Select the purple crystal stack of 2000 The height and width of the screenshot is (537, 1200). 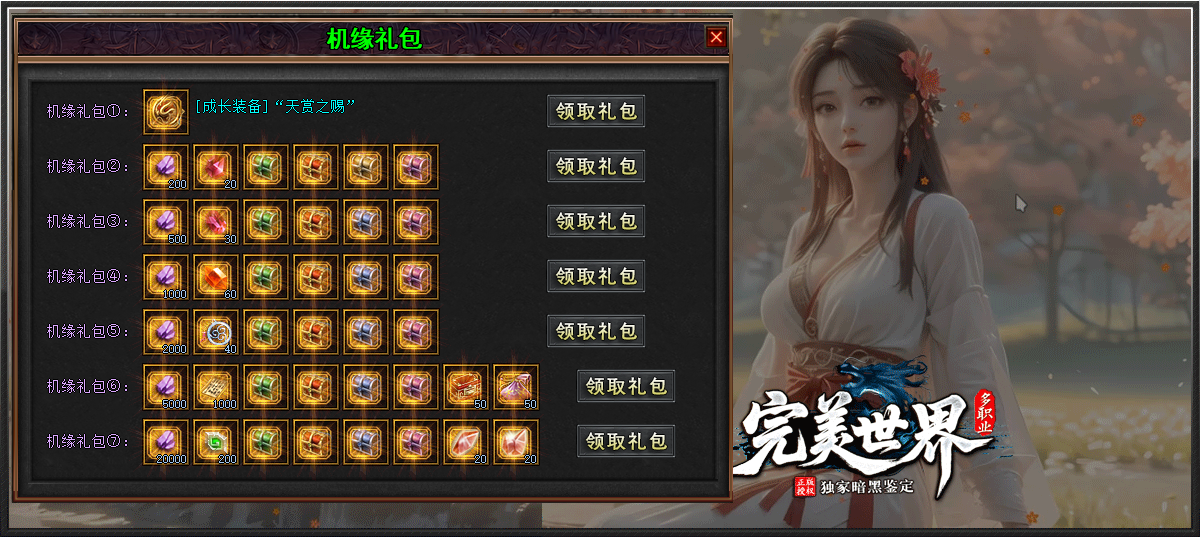166,331
